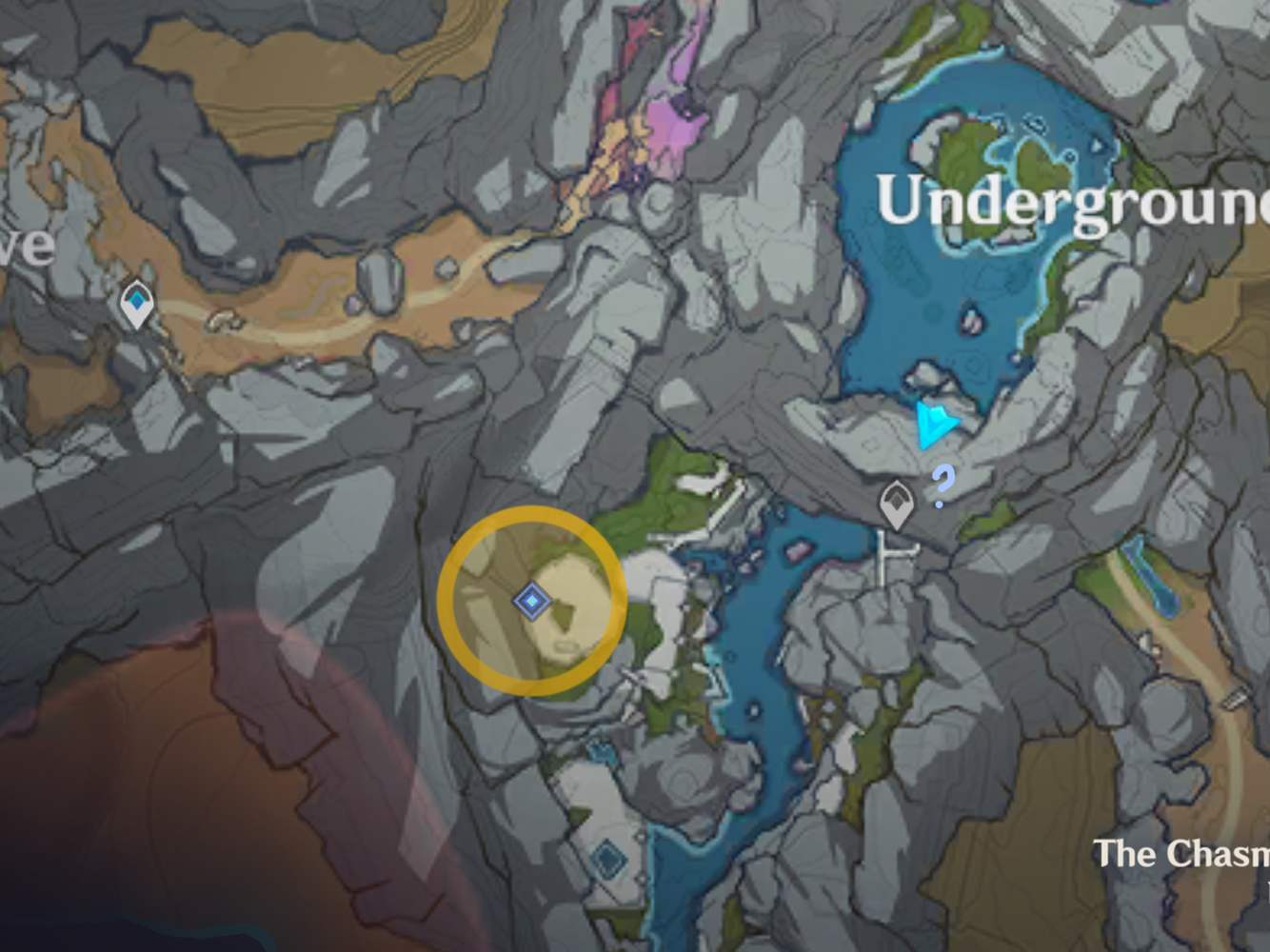Click the teleport destination inside the golden circle
Screen dimensions: 1270x952
point(530,600)
